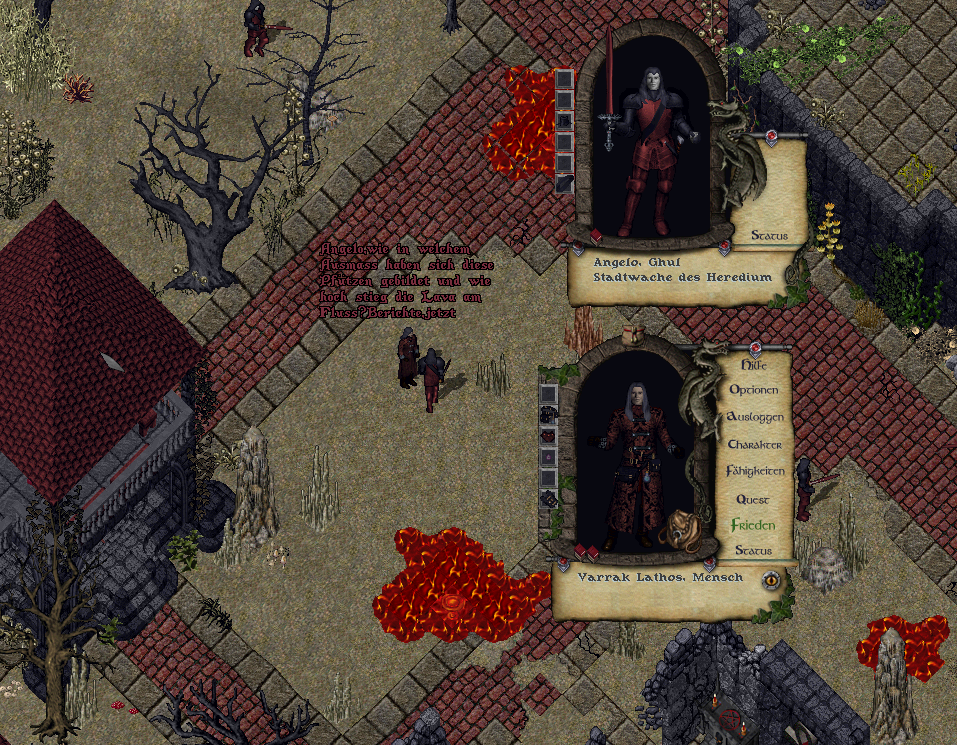Open the red book at Angelo's feet
This screenshot has width=957, height=745.
(596, 236)
